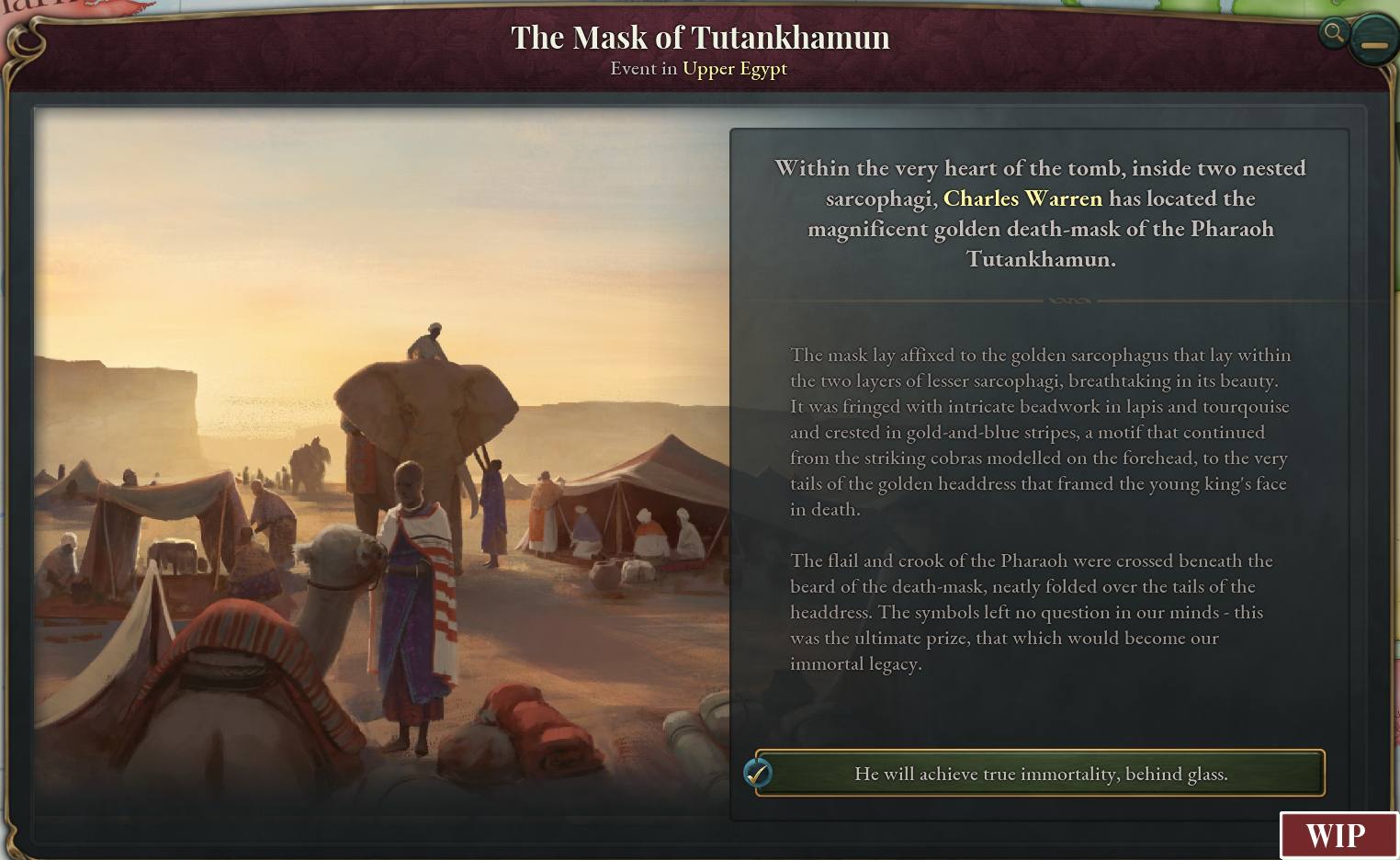Click the magnifying glass zoom icon

click(1333, 34)
